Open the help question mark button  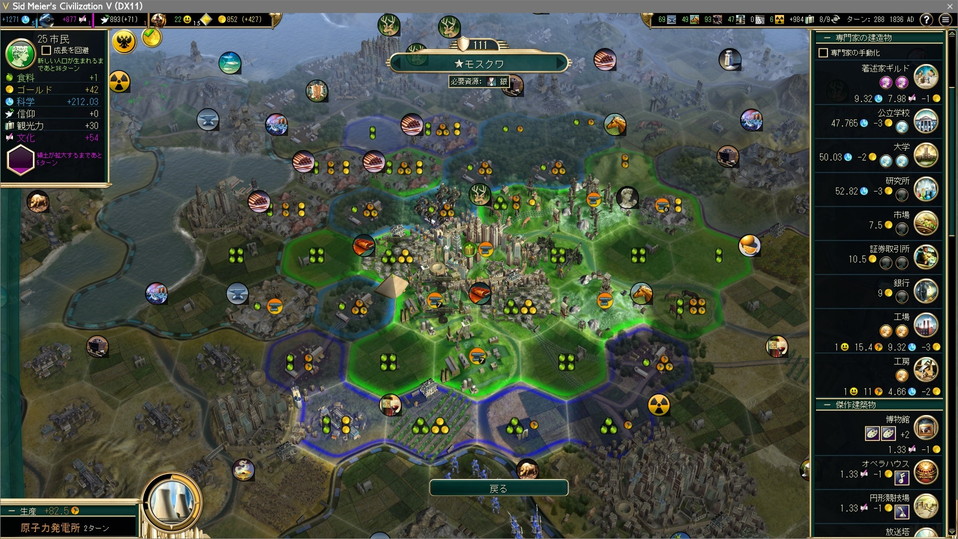pos(926,20)
